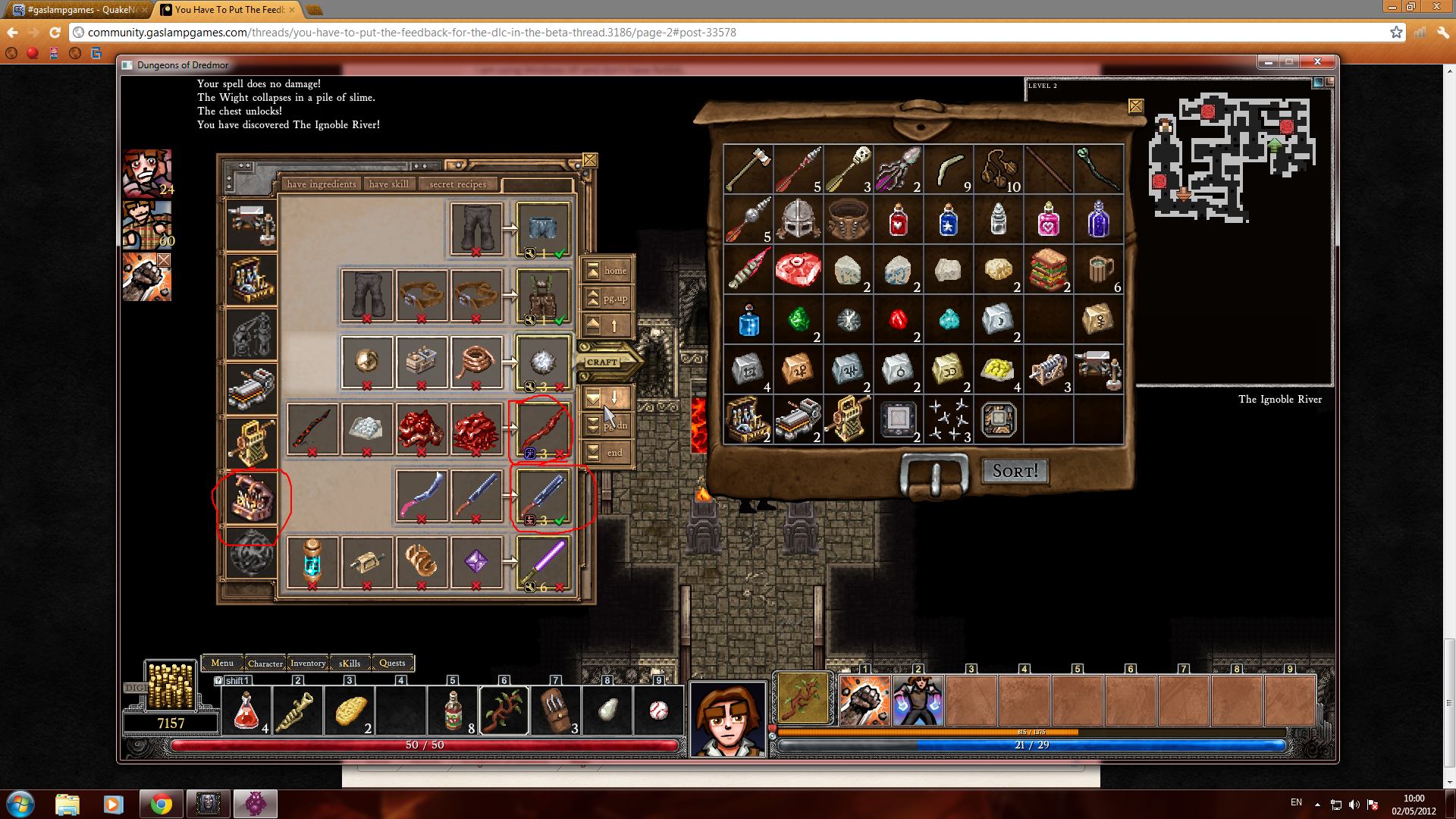Open the game Menu
Screen dimensions: 1456x819
tap(222, 663)
